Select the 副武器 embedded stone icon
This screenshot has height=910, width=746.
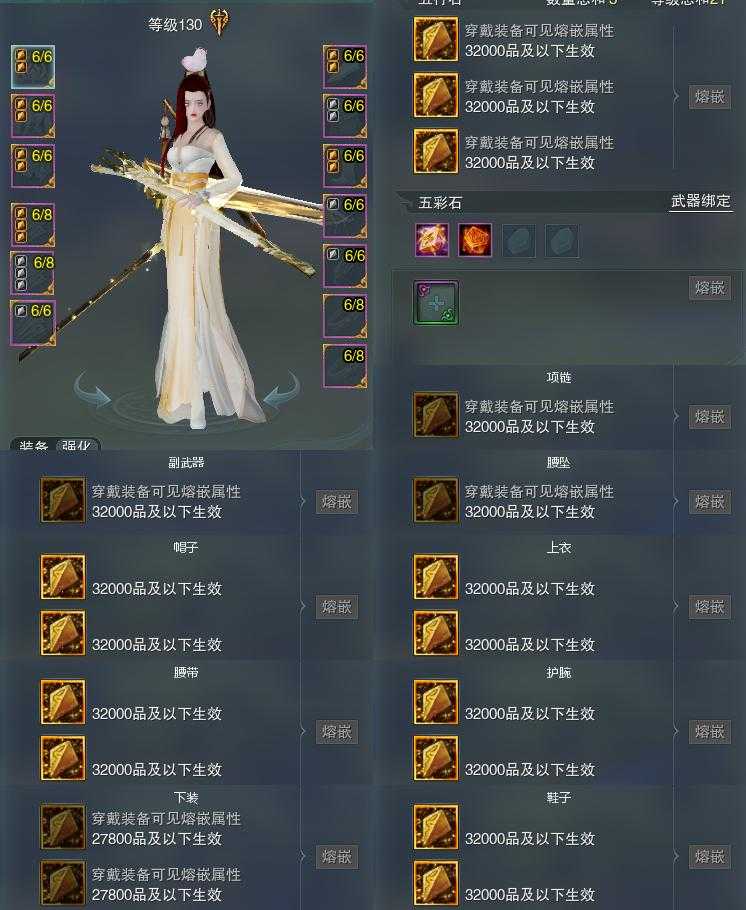(63, 501)
